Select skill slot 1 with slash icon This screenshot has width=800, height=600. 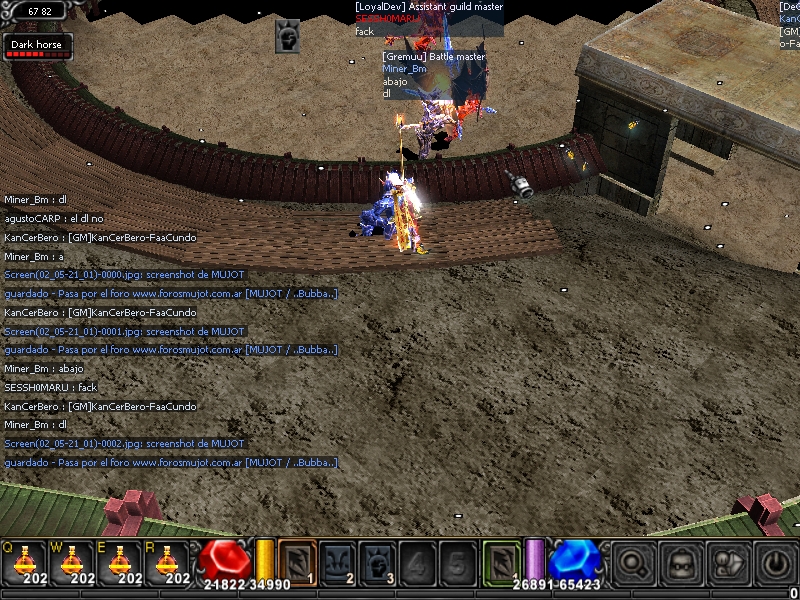point(296,561)
